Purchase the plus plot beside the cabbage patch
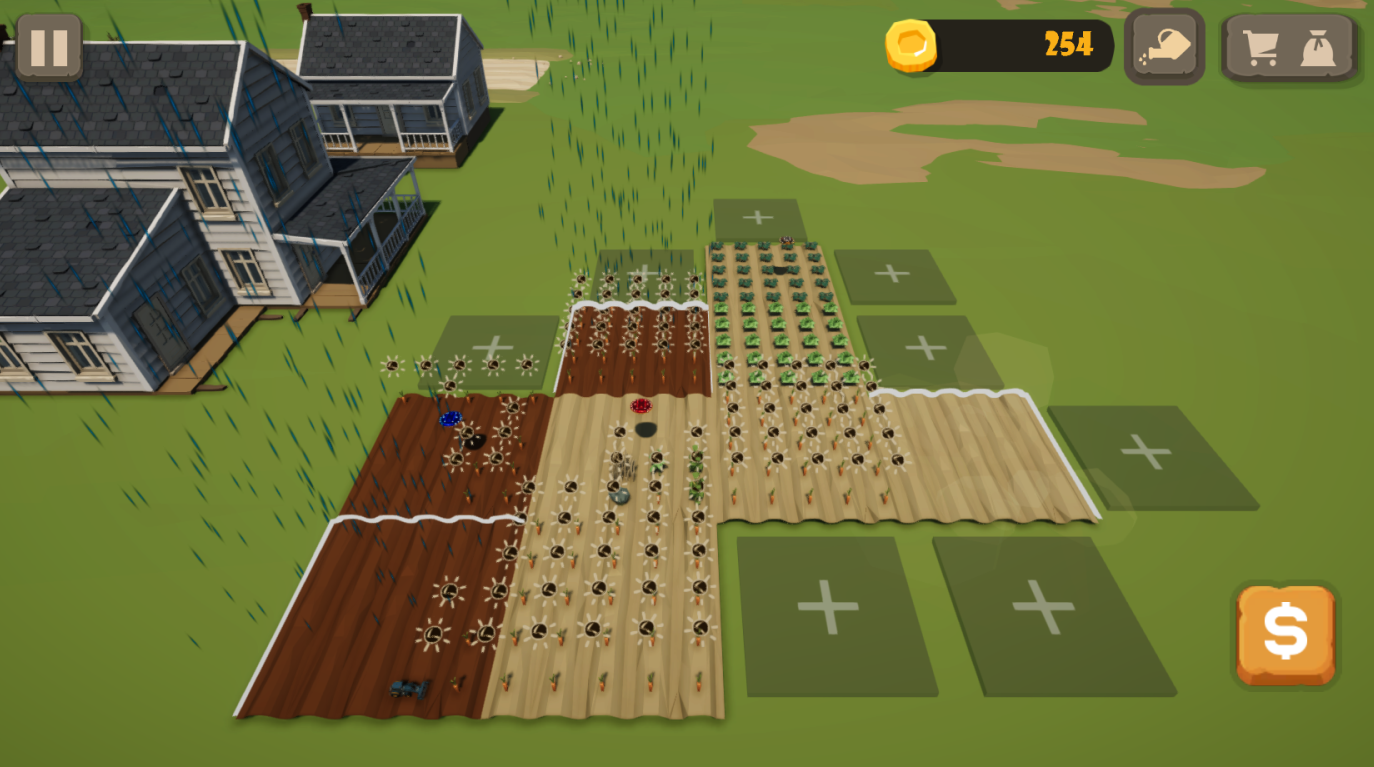This screenshot has width=1374, height=767. (x=893, y=271)
